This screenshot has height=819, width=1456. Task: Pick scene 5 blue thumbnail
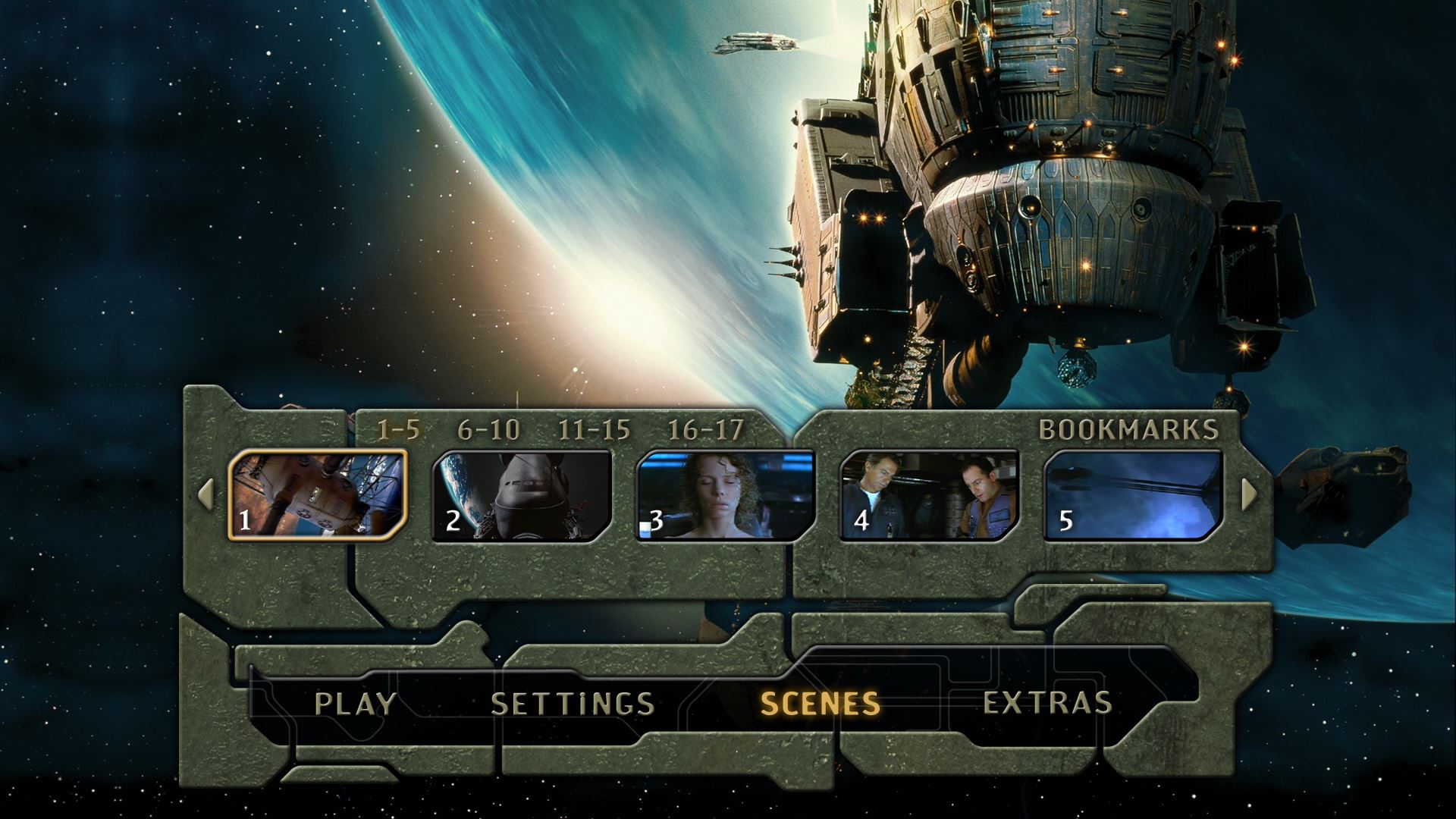[x=1134, y=495]
